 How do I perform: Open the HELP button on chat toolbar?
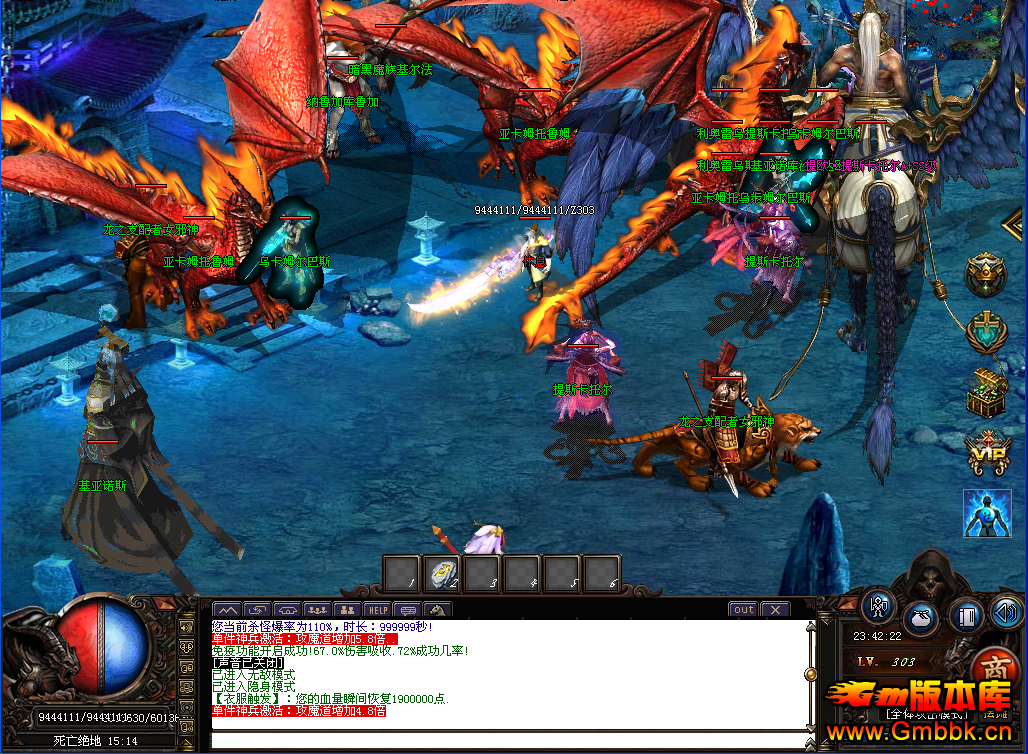(377, 609)
